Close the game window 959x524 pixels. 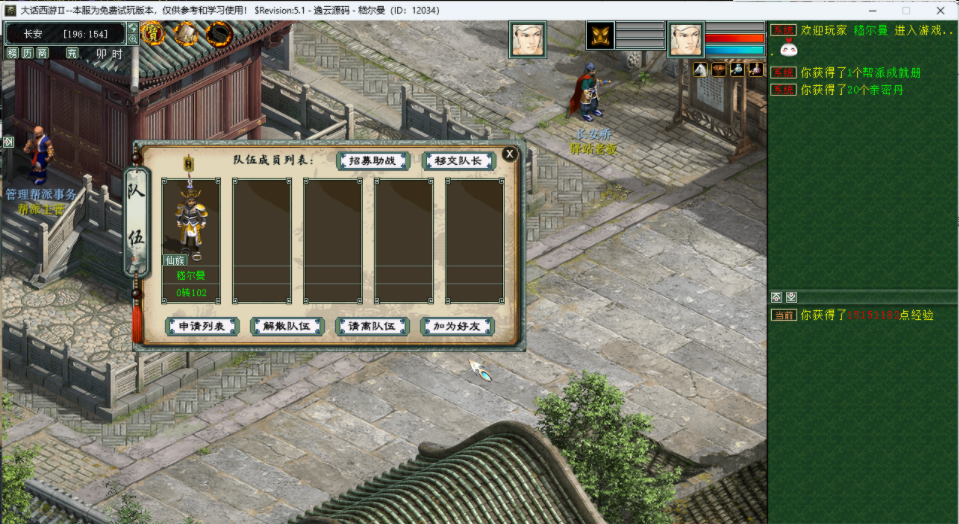(x=940, y=10)
